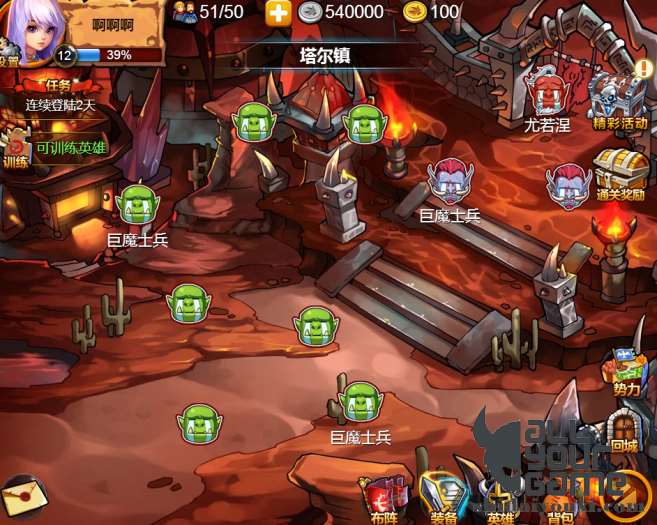Open the 英雄 heroes menu

coord(500,497)
